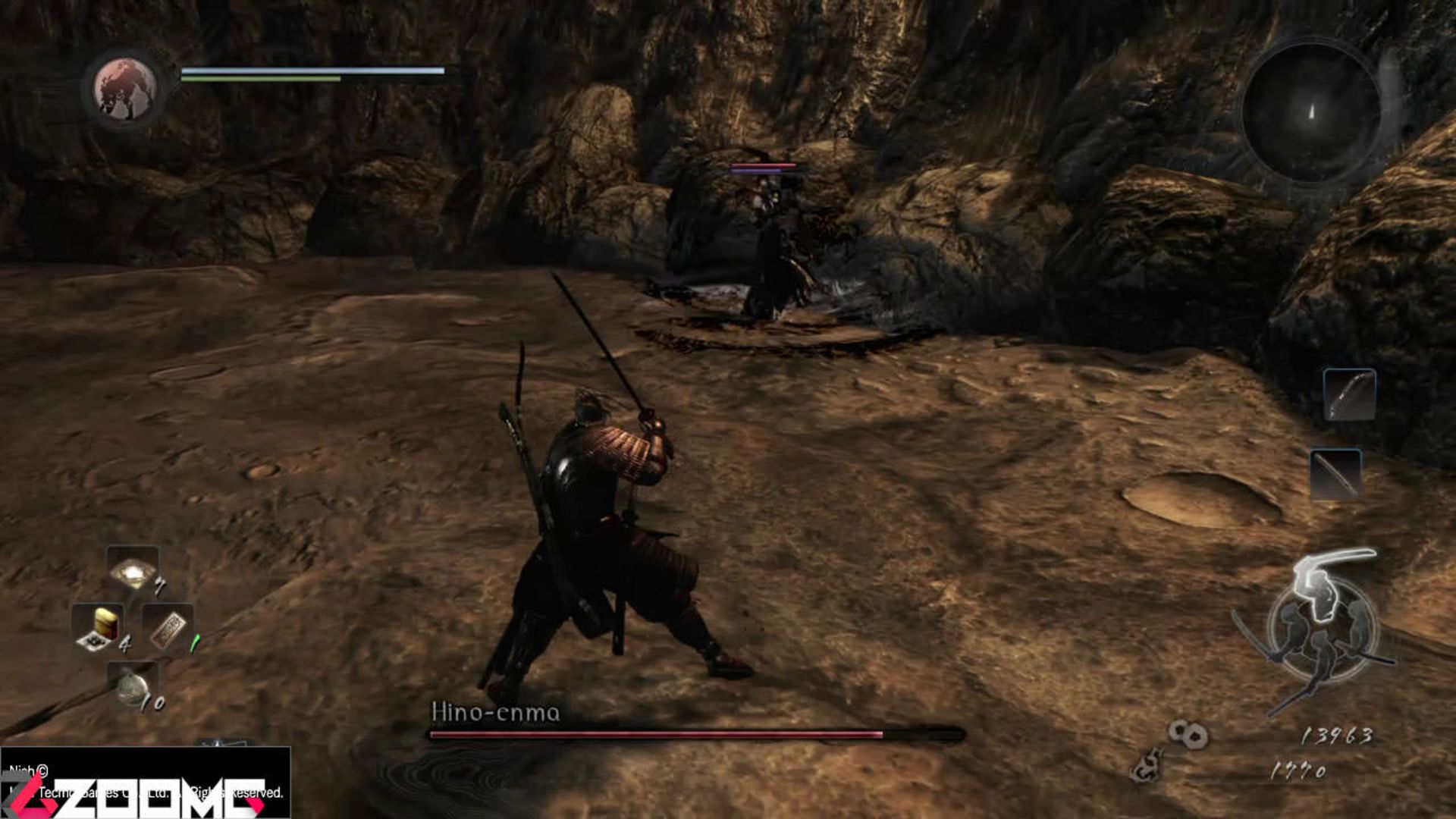Choose the katana weapon slot
The width and height of the screenshot is (1456, 819).
(x=1335, y=475)
